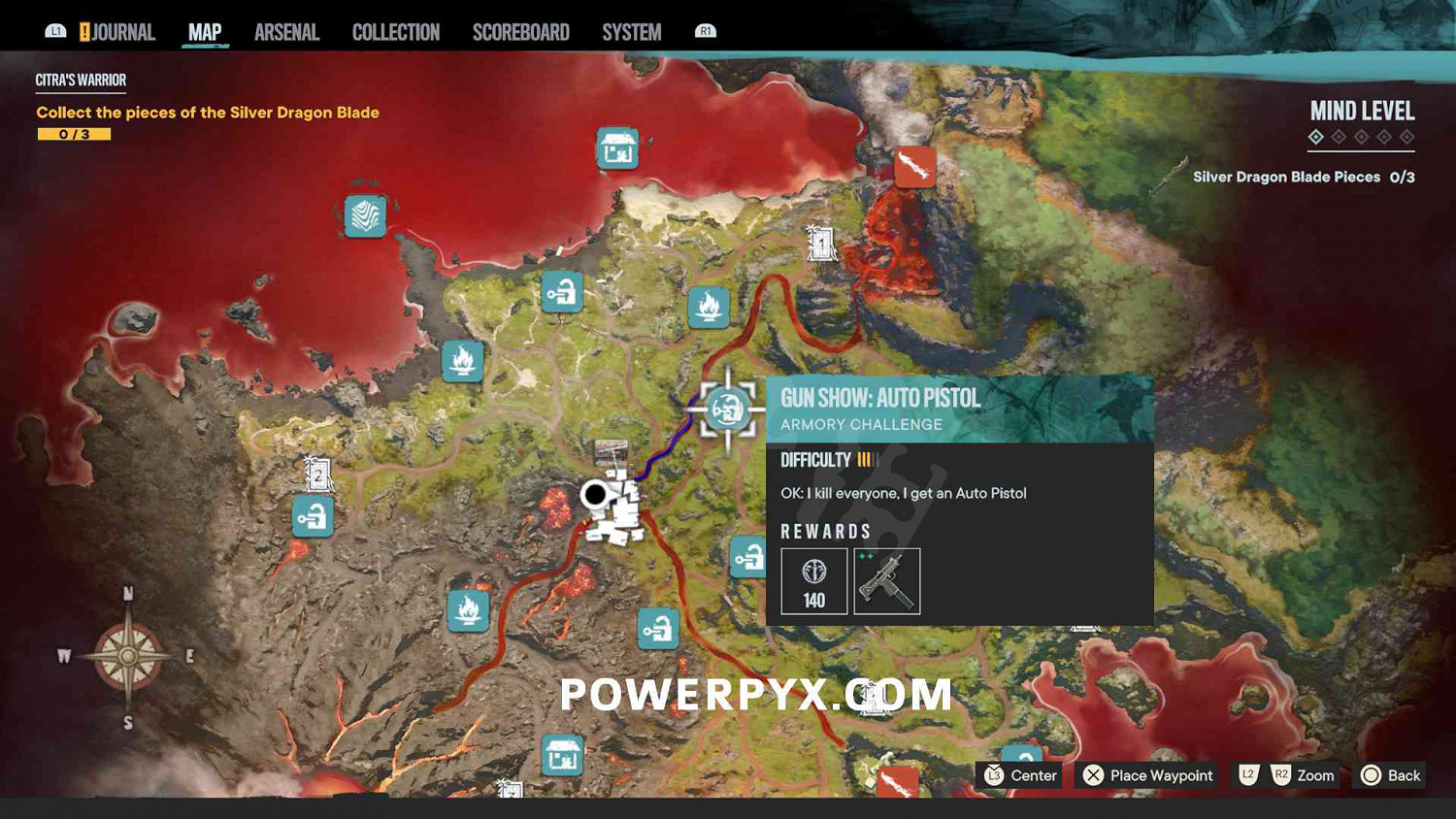Image resolution: width=1456 pixels, height=819 pixels.
Task: Select the gun challenge icon below the Rewards panel
Action: click(x=748, y=558)
